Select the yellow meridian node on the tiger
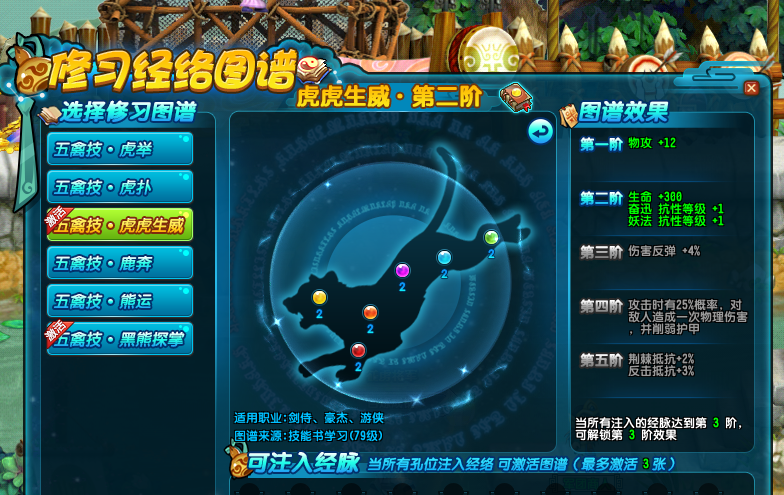Screen dimensions: 784x495 click(x=319, y=297)
